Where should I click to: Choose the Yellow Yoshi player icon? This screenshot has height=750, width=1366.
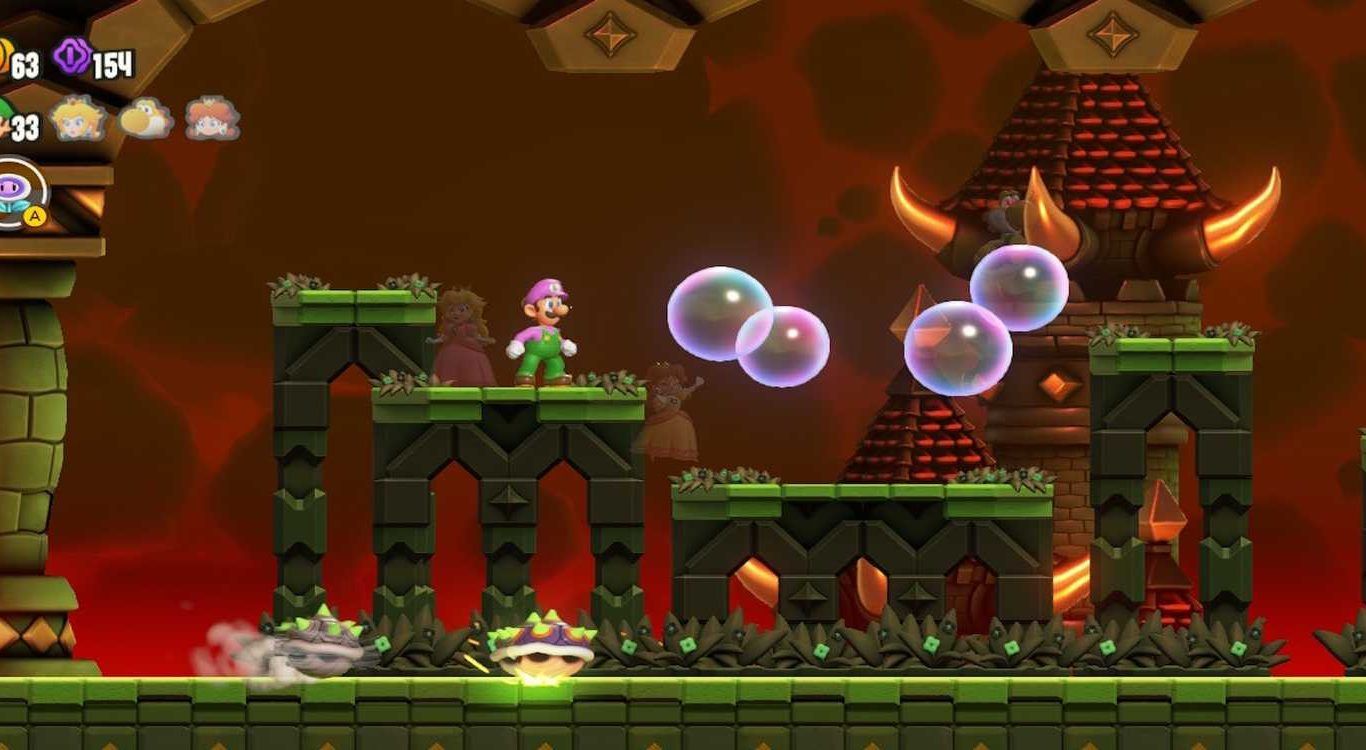coord(145,120)
